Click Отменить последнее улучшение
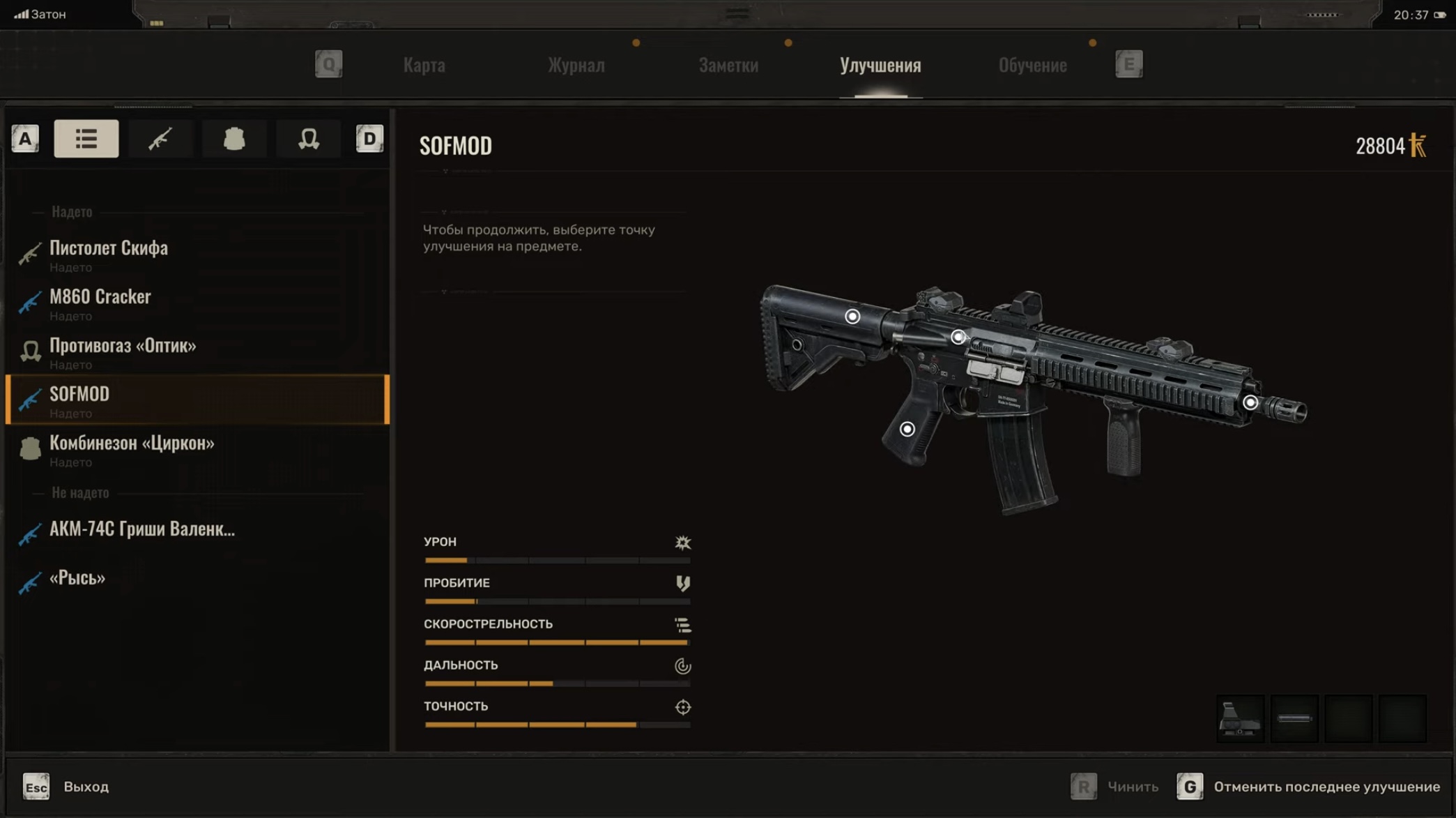The width and height of the screenshot is (1456, 818). (1326, 787)
